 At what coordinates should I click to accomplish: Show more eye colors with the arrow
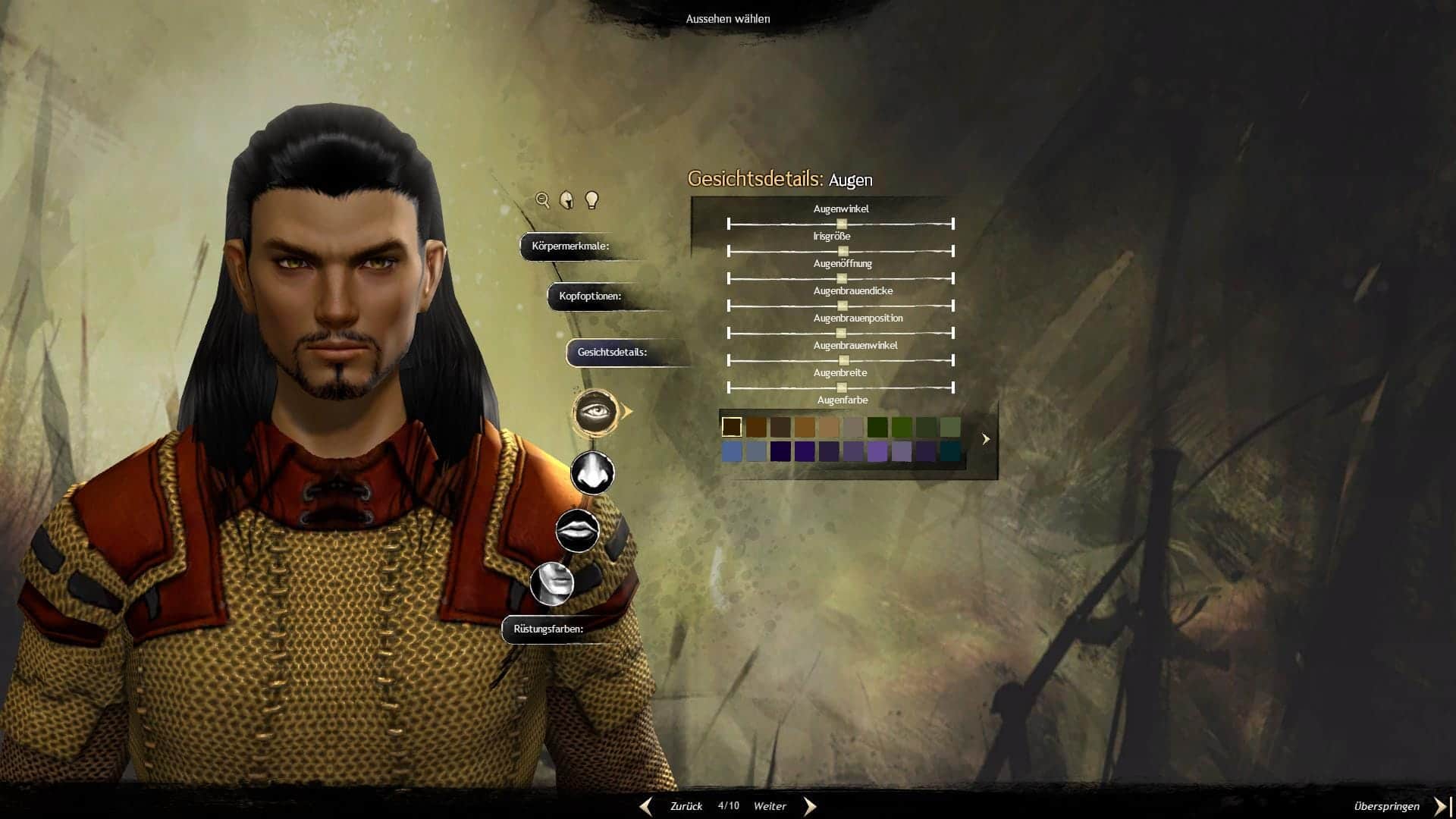[986, 439]
